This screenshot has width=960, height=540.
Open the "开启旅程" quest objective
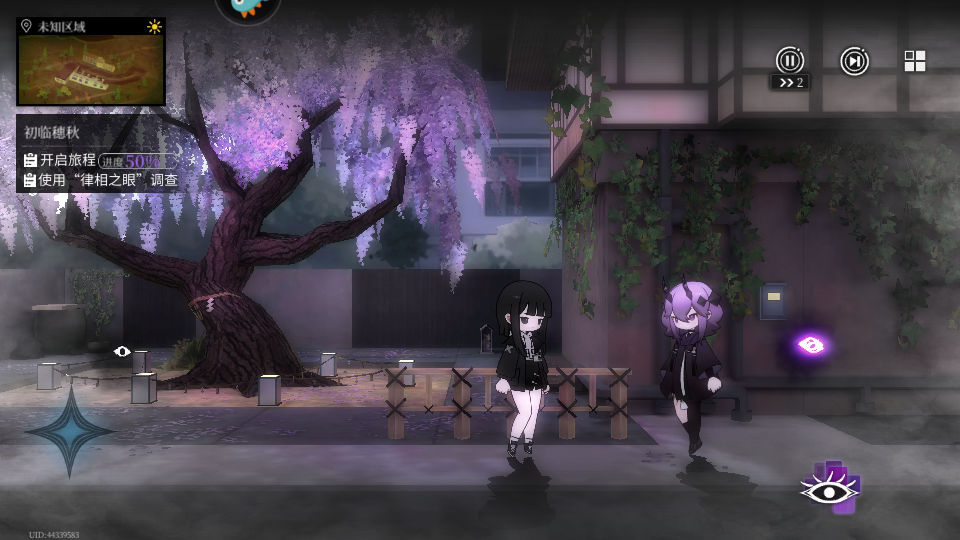(x=68, y=160)
